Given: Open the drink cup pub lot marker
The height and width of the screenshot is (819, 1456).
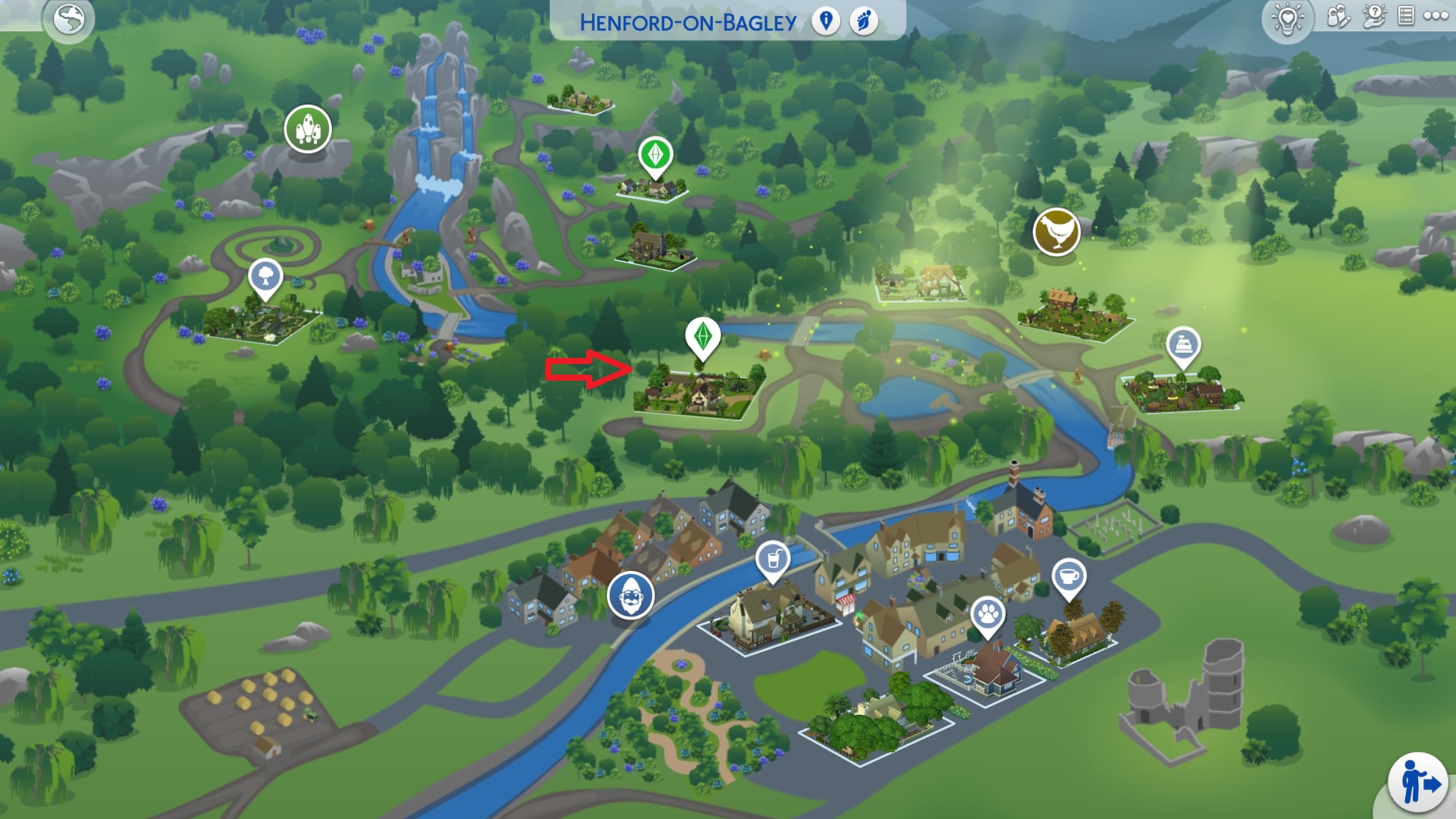Looking at the screenshot, I should (773, 560).
